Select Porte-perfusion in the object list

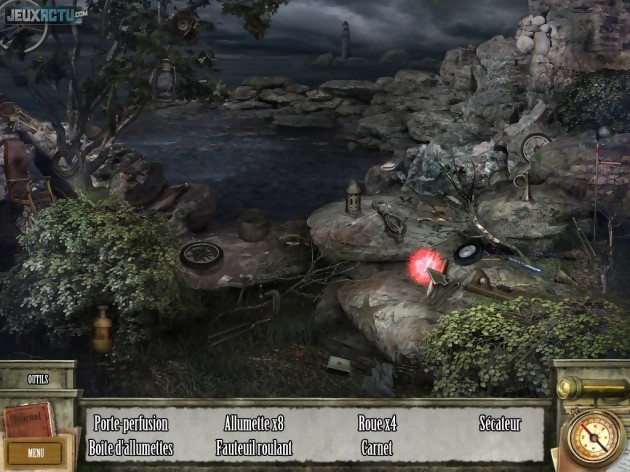[131, 424]
